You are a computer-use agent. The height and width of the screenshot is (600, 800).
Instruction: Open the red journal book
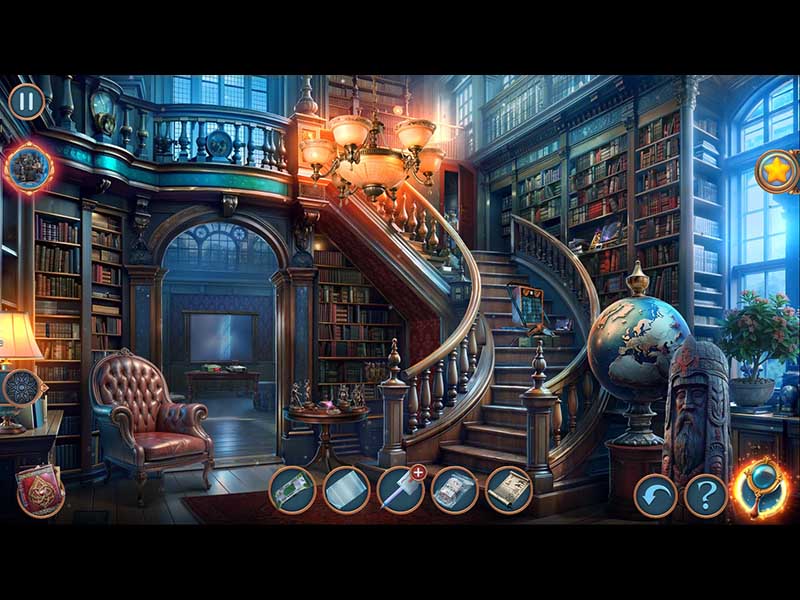pyautogui.click(x=39, y=490)
